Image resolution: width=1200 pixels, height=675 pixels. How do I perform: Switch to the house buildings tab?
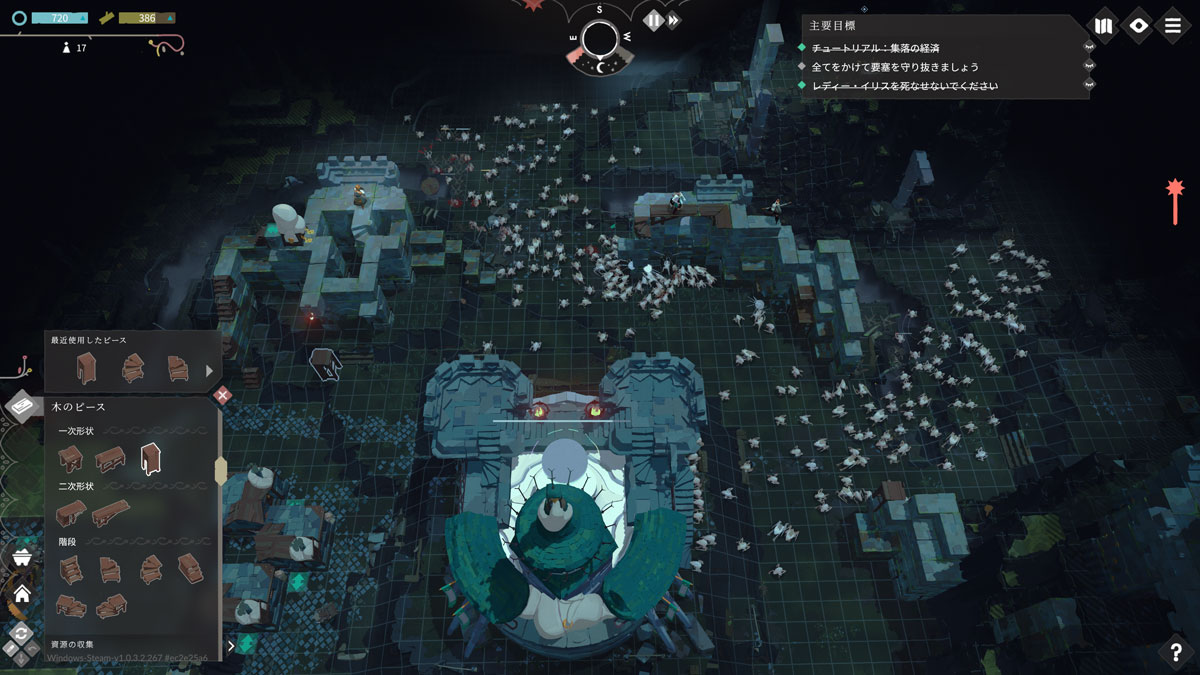[x=21, y=593]
